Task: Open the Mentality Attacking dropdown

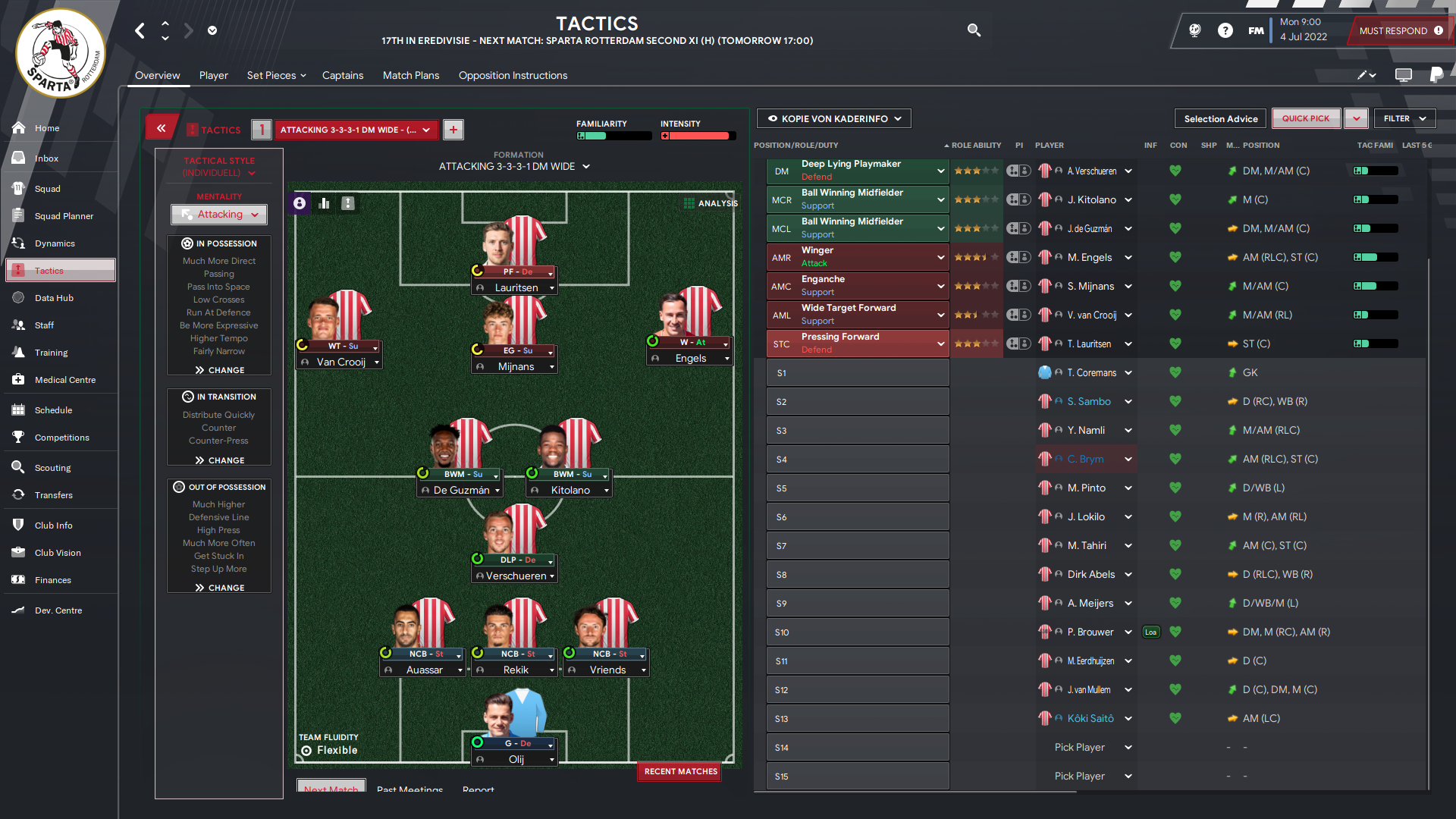Action: coord(218,215)
